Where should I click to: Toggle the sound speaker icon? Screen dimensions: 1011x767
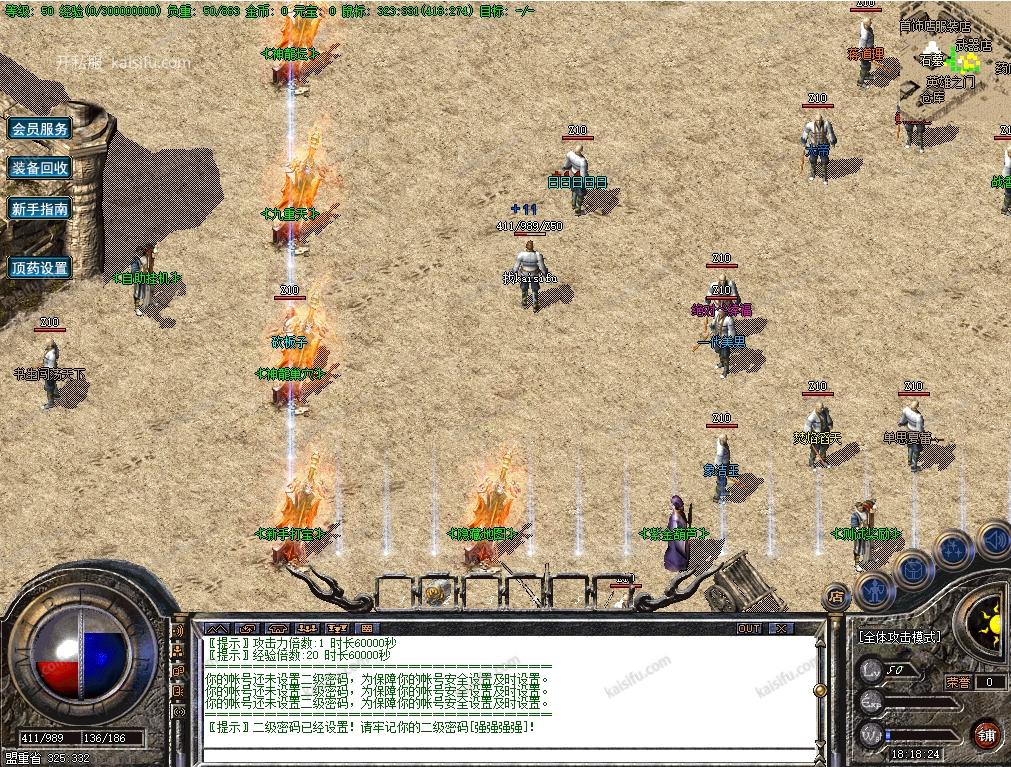tap(992, 540)
